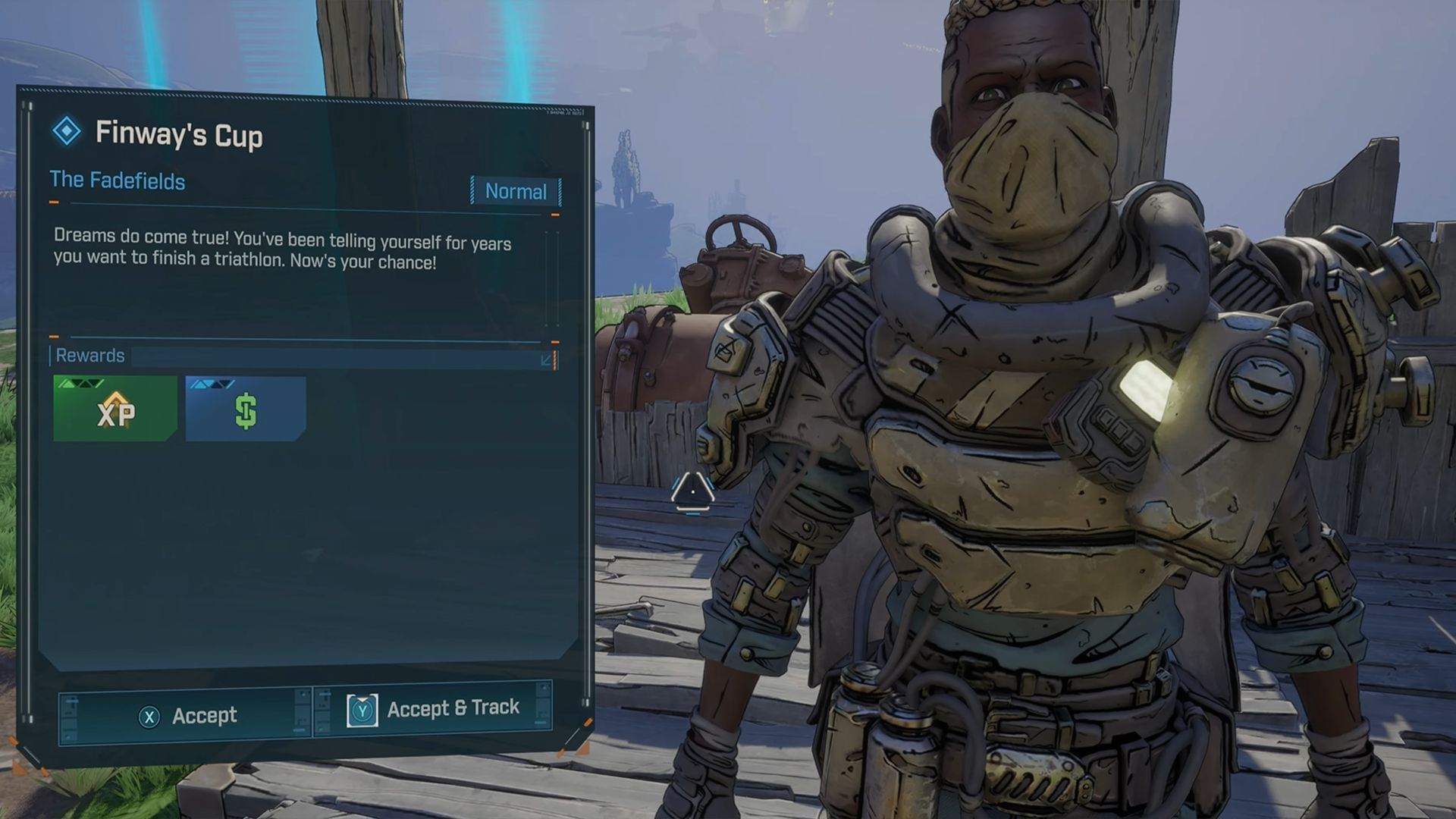Select the XP reward tile
Screen dimensions: 1456x819
[x=115, y=409]
